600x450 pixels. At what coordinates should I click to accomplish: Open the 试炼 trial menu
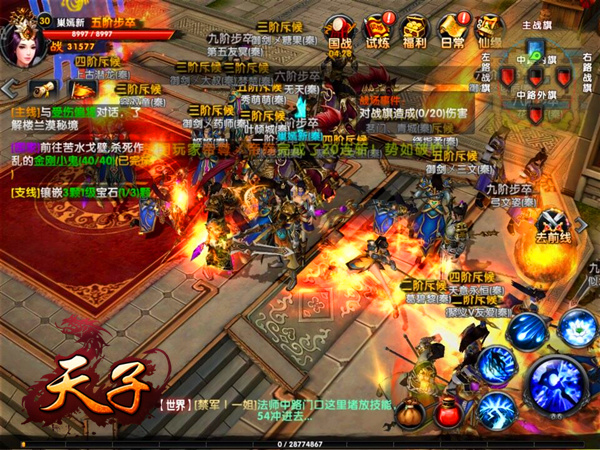[378, 29]
